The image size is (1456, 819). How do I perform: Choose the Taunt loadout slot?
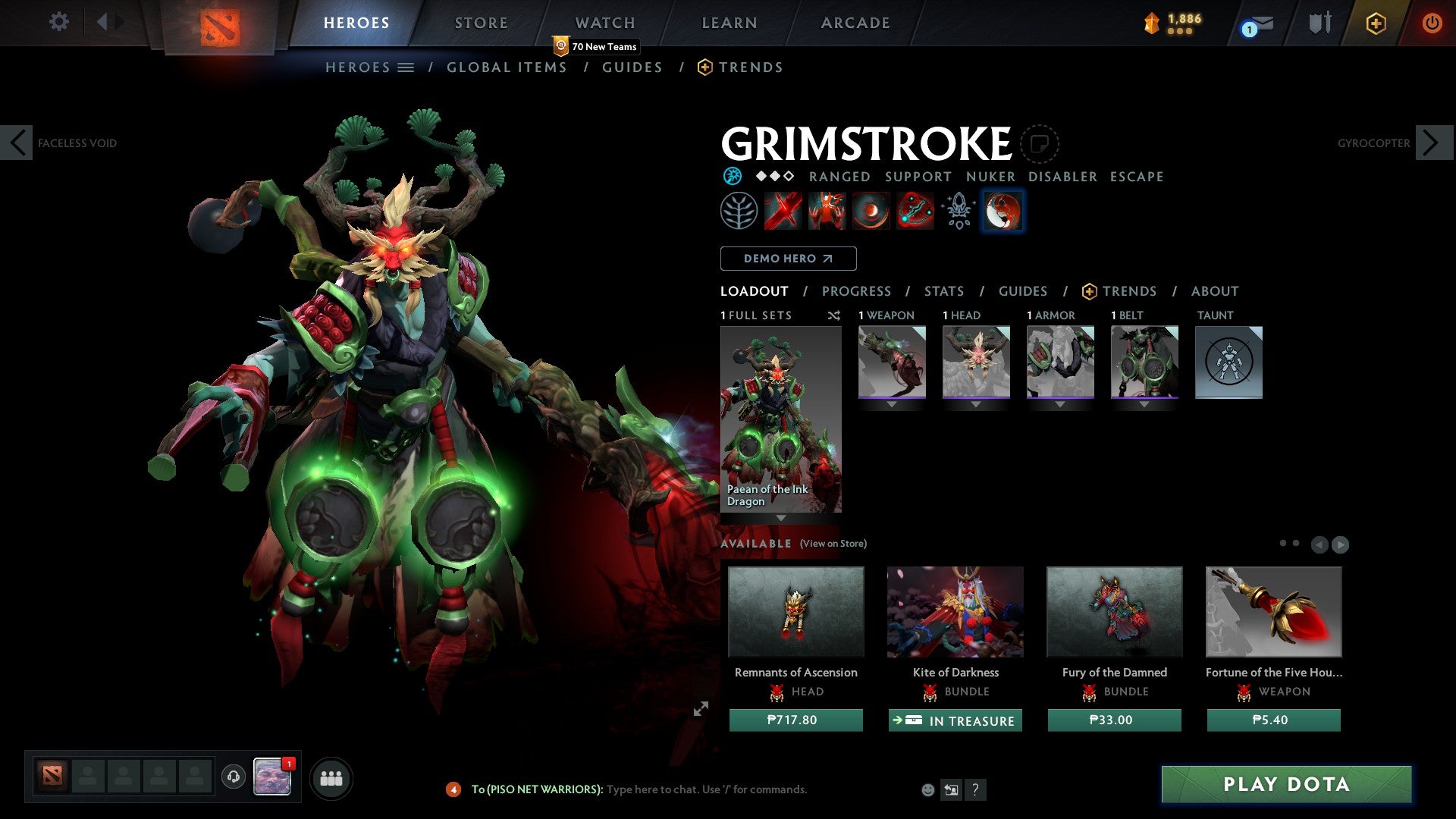pos(1228,362)
